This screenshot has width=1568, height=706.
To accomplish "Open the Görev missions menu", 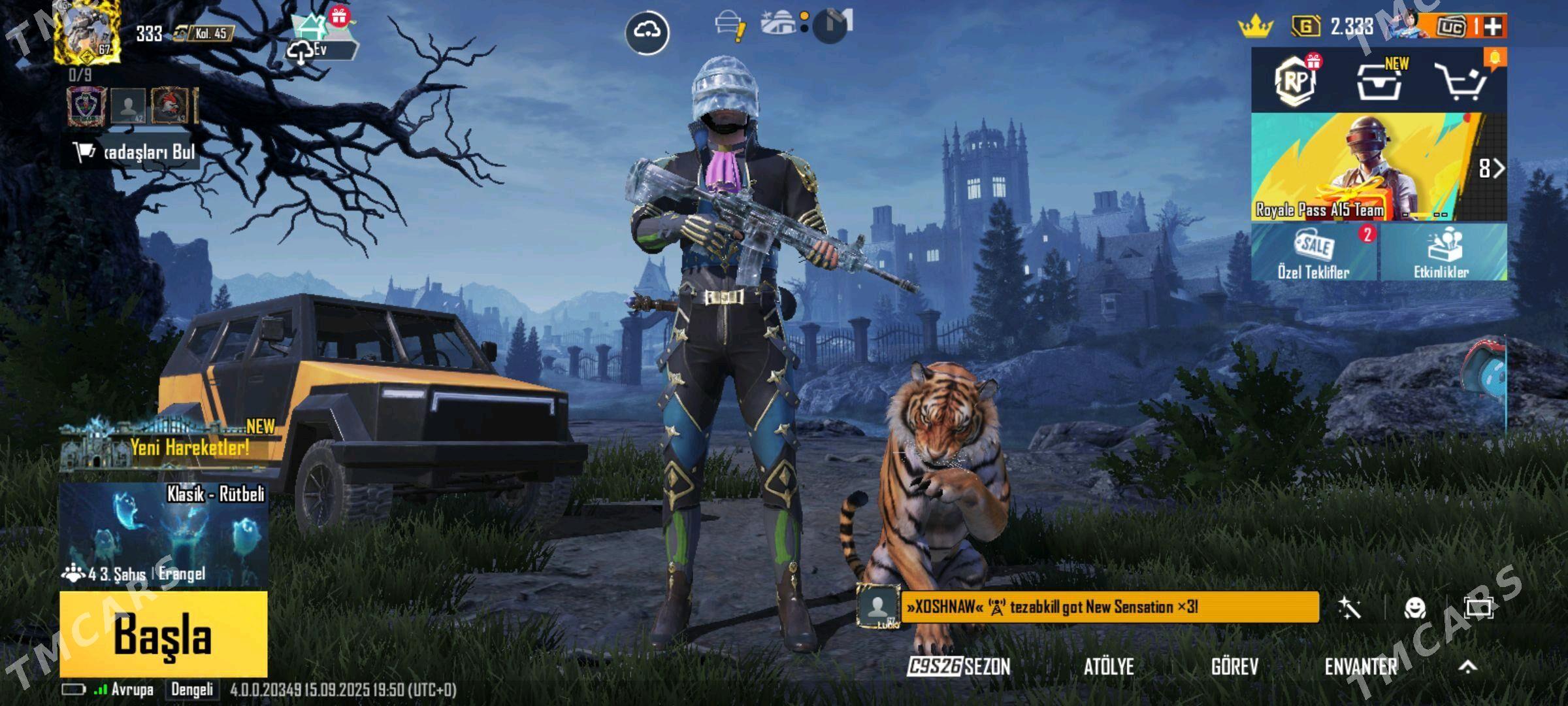I will pos(1234,666).
